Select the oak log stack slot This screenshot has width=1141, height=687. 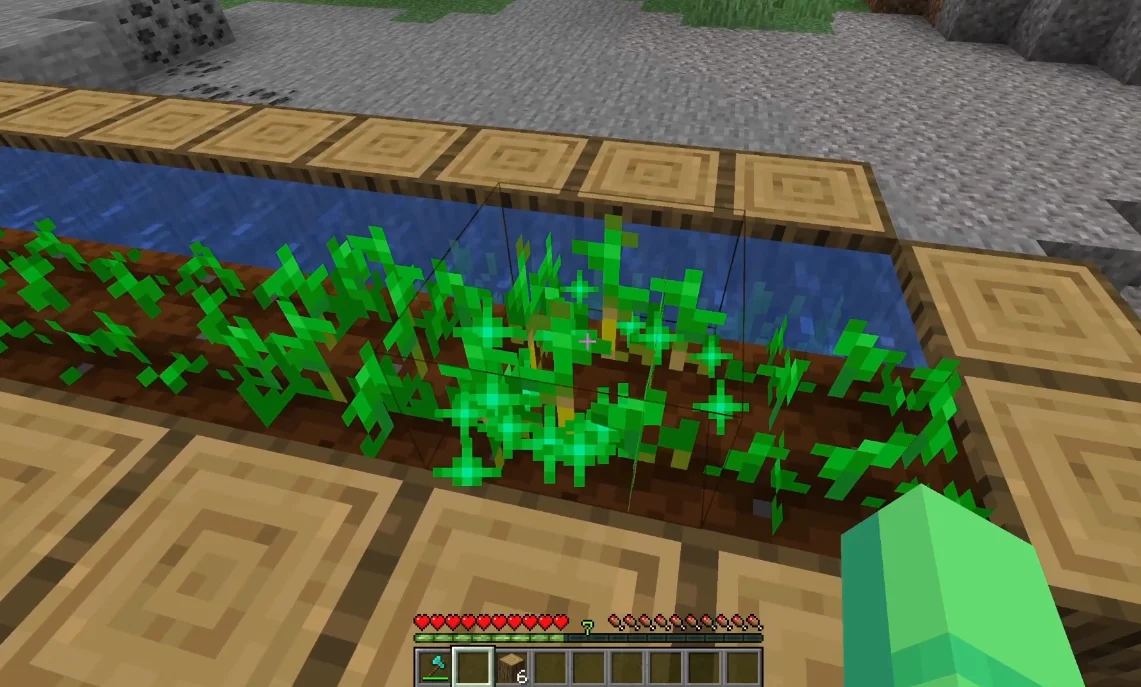511,666
